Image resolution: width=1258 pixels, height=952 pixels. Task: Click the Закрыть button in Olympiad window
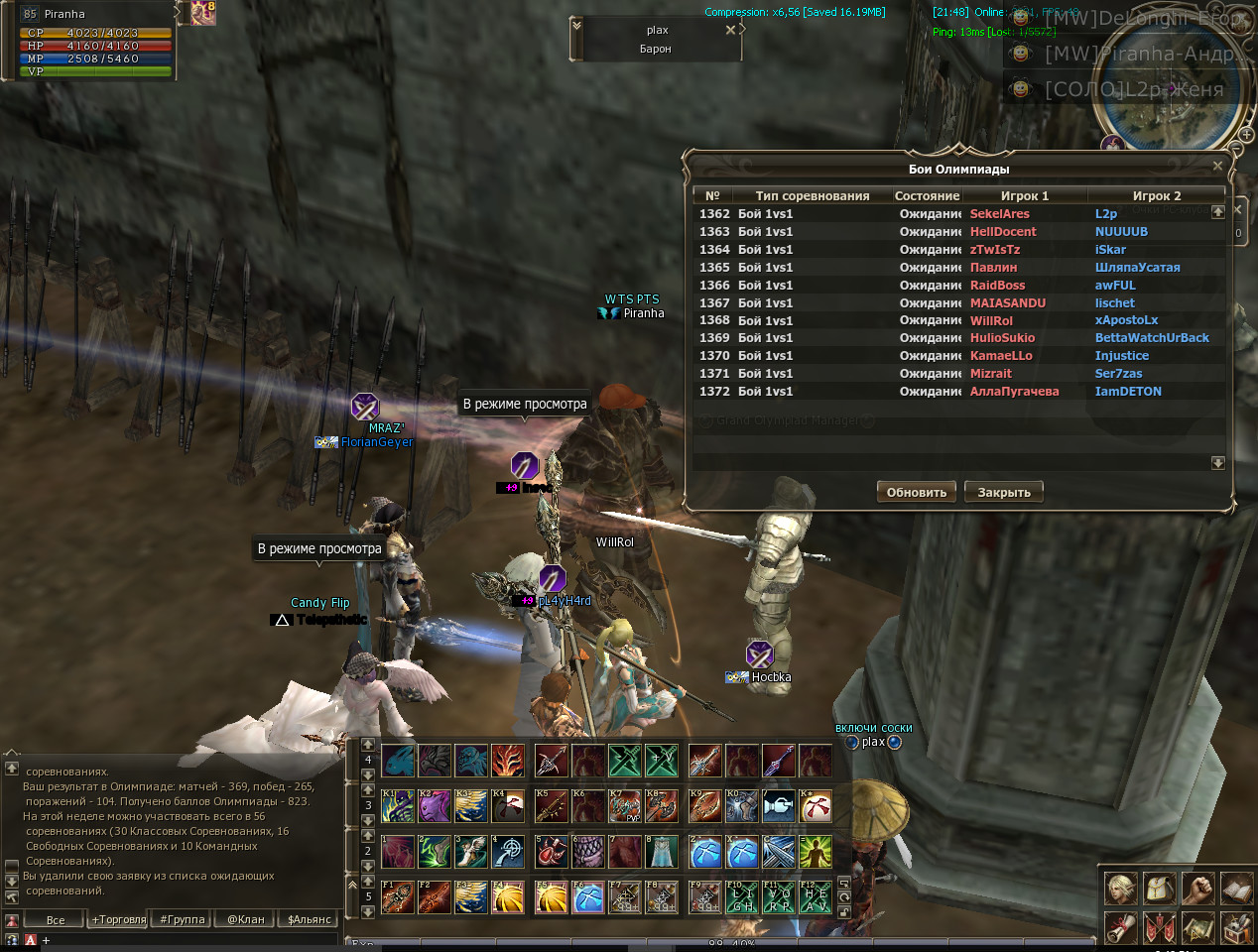point(1004,492)
